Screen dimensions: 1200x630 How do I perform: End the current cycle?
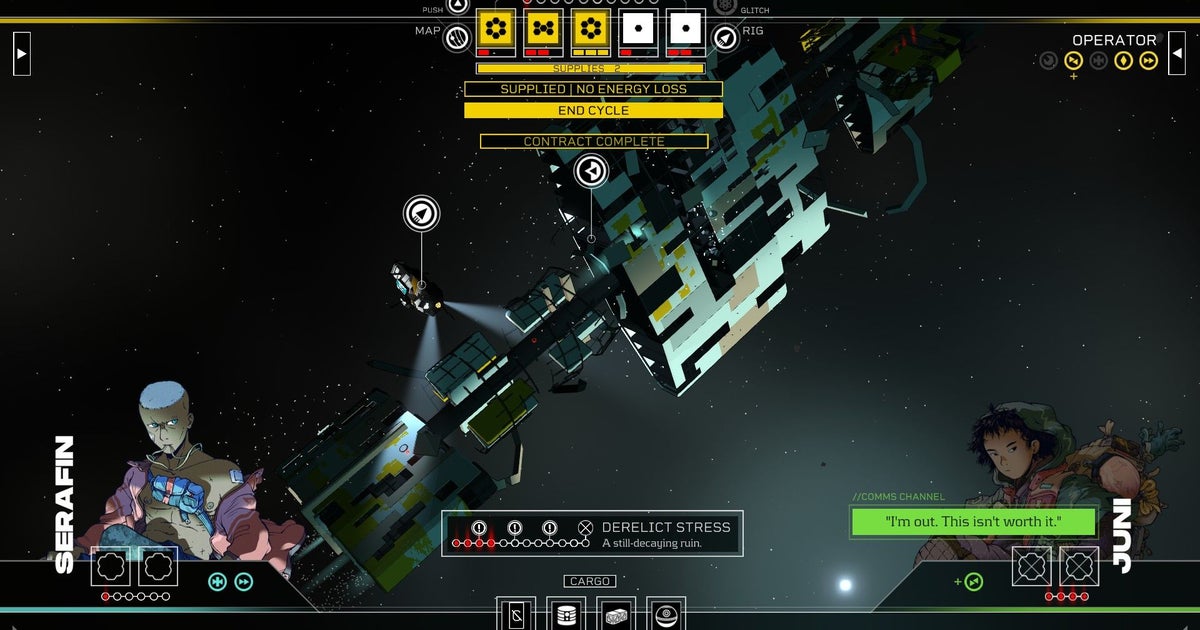pyautogui.click(x=593, y=110)
